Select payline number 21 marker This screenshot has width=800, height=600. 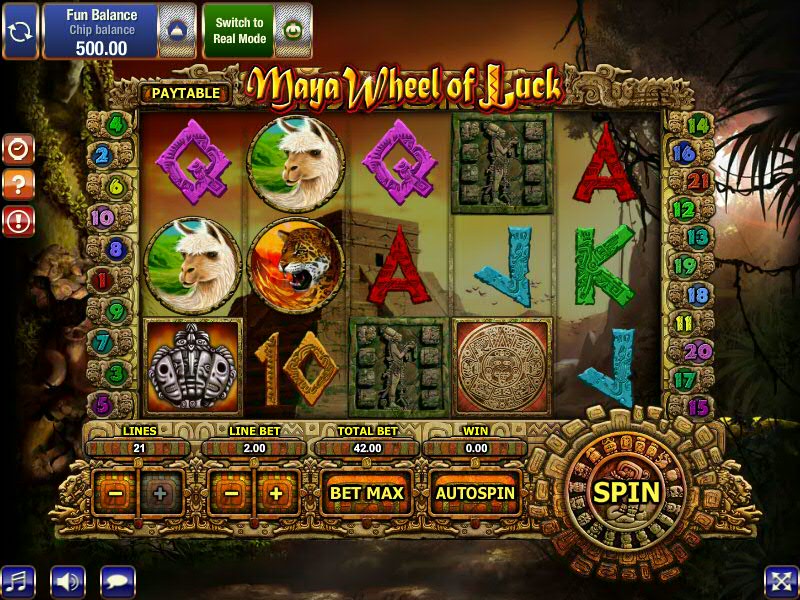point(699,181)
